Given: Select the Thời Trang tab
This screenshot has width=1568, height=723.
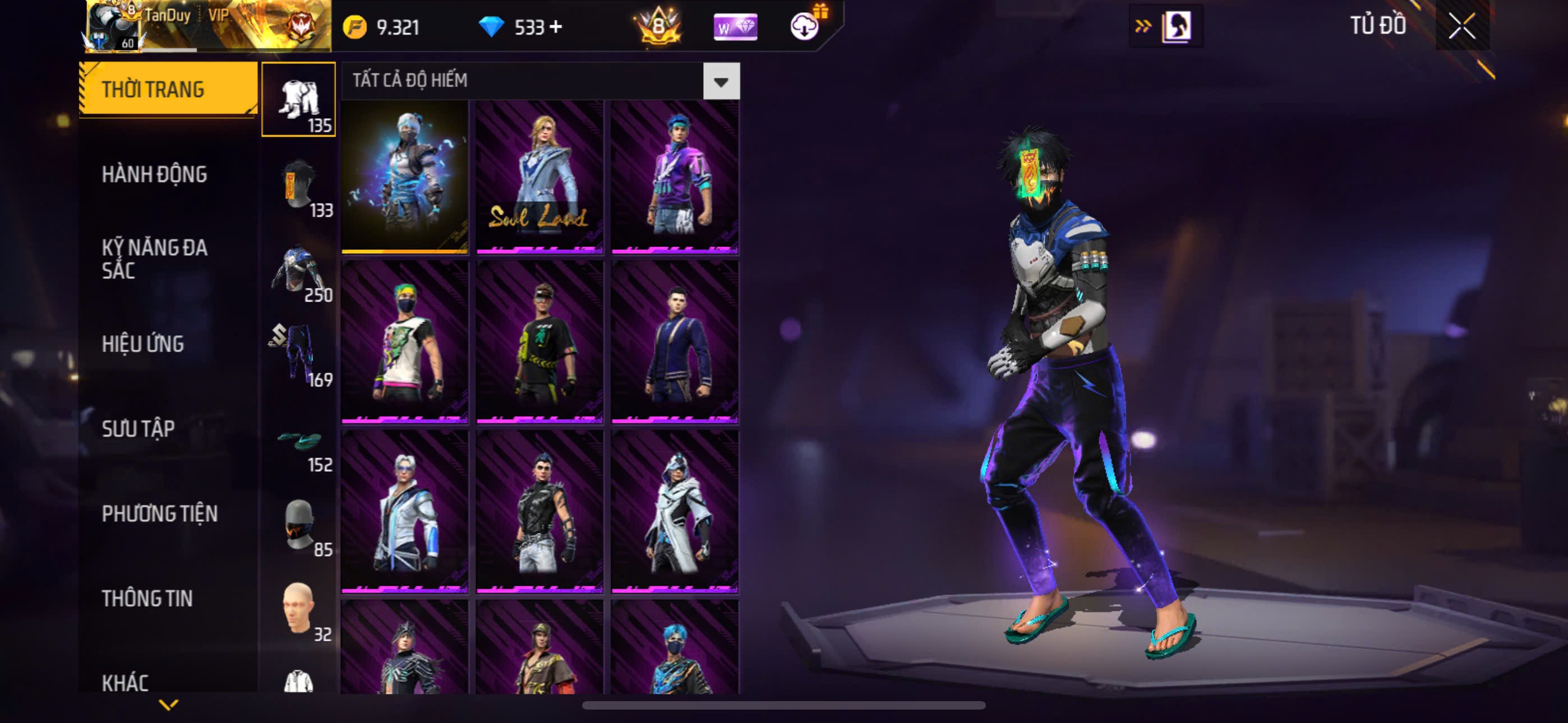Looking at the screenshot, I should (153, 90).
